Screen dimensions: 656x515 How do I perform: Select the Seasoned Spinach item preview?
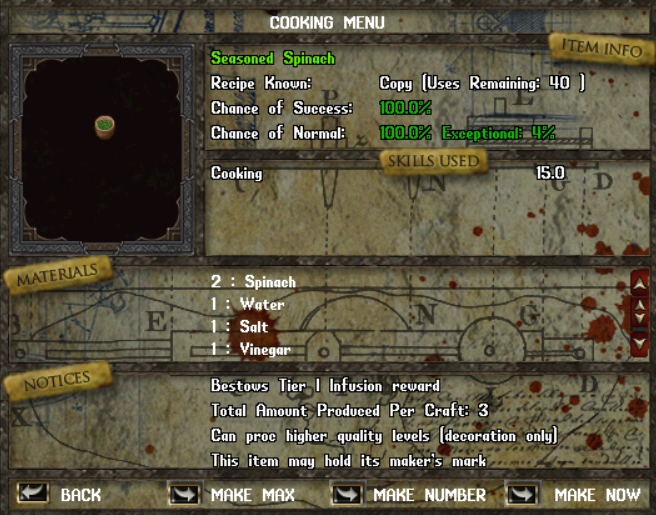tap(105, 126)
